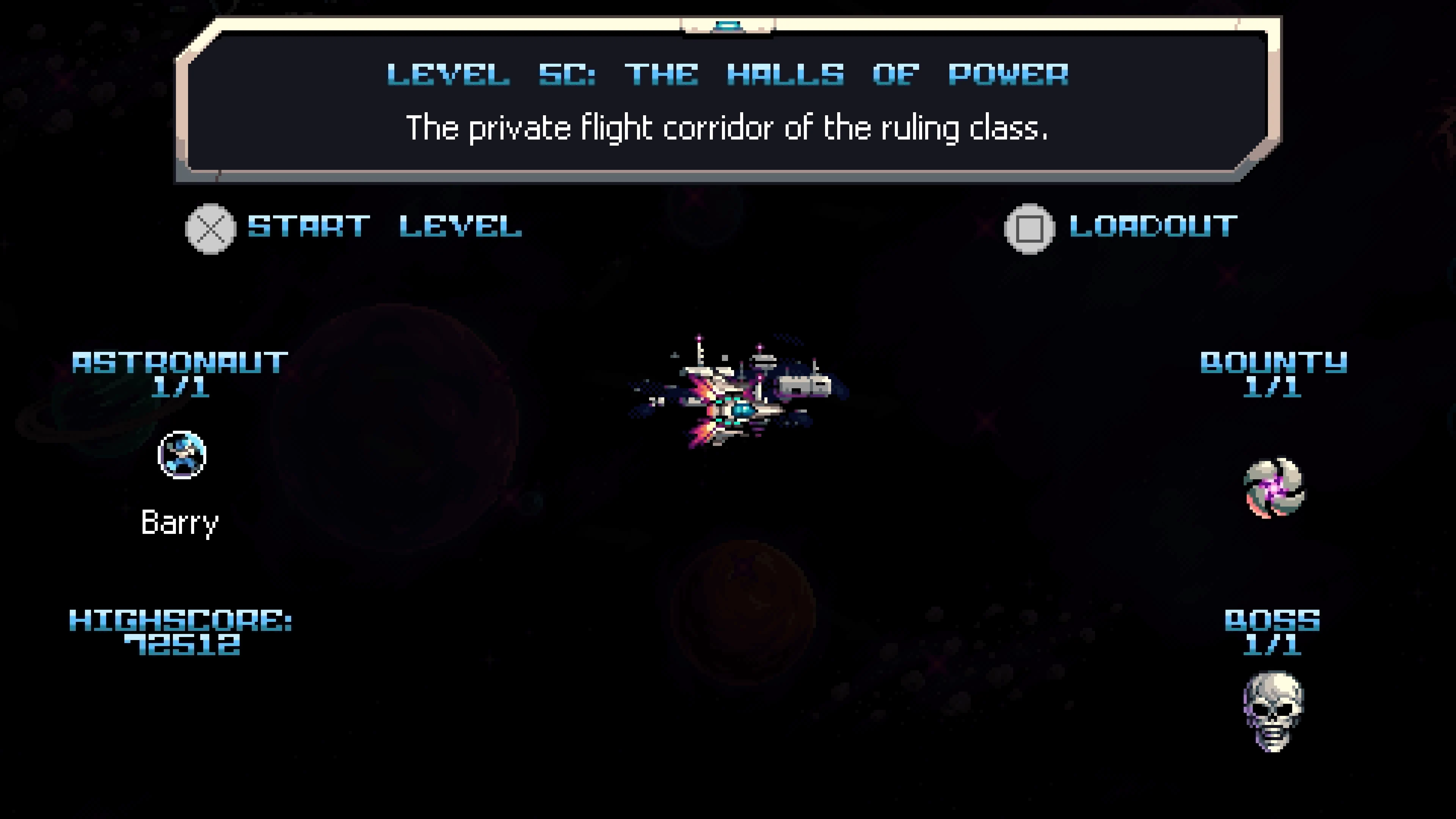Image resolution: width=1456 pixels, height=819 pixels.
Task: Click the X button icon next to Start Level
Action: 210,228
